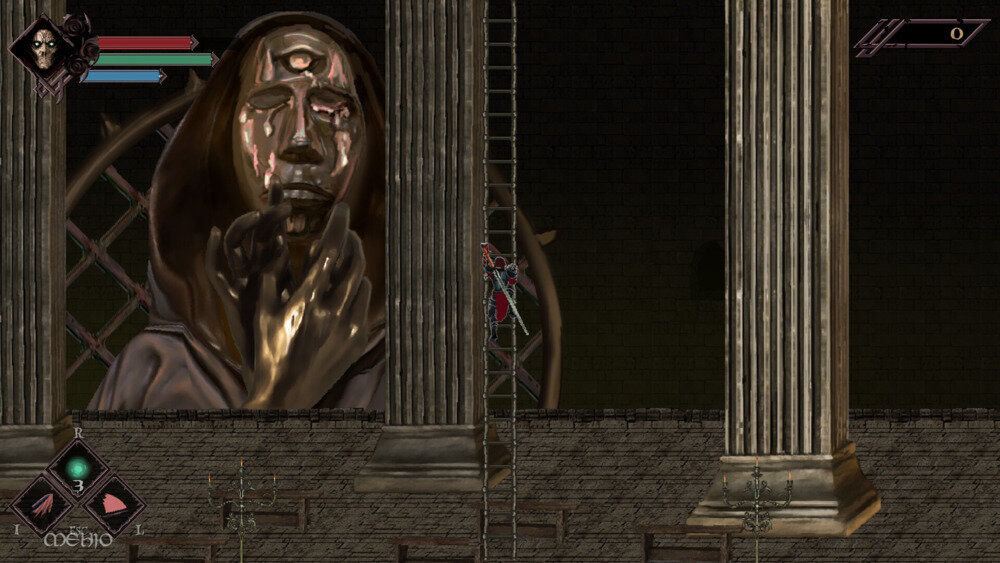Use the pink fan-shaped ability slot

coord(113,504)
